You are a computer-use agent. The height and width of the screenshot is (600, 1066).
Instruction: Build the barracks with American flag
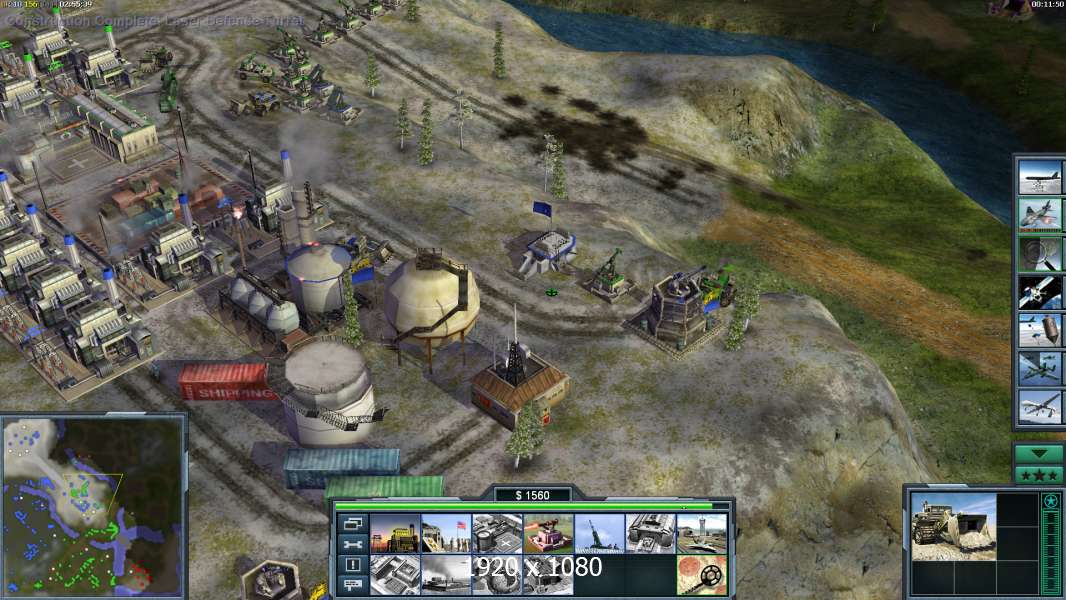[446, 533]
